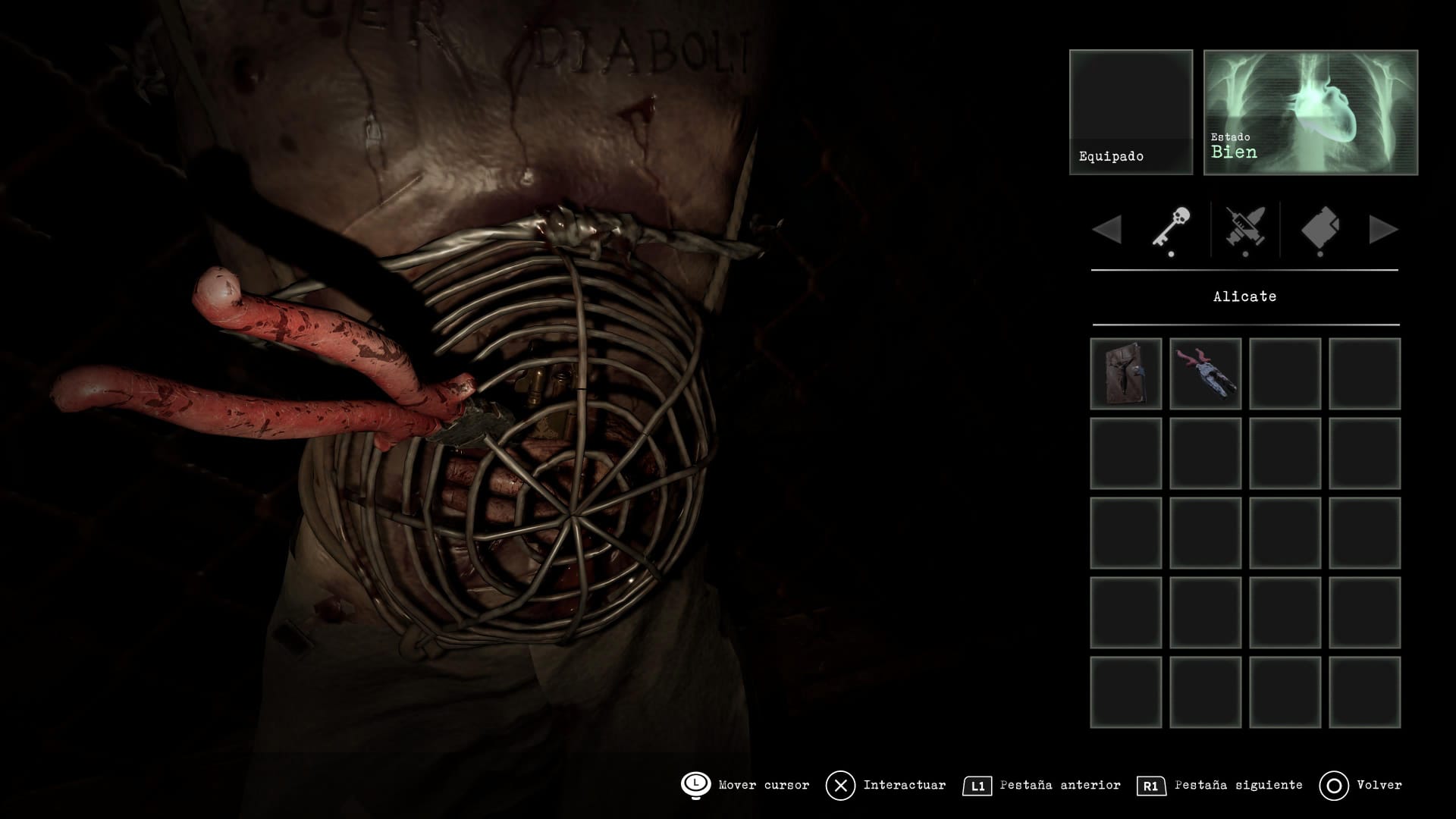The width and height of the screenshot is (1456, 819).
Task: Open the Estado health X-ray panel
Action: point(1310,112)
